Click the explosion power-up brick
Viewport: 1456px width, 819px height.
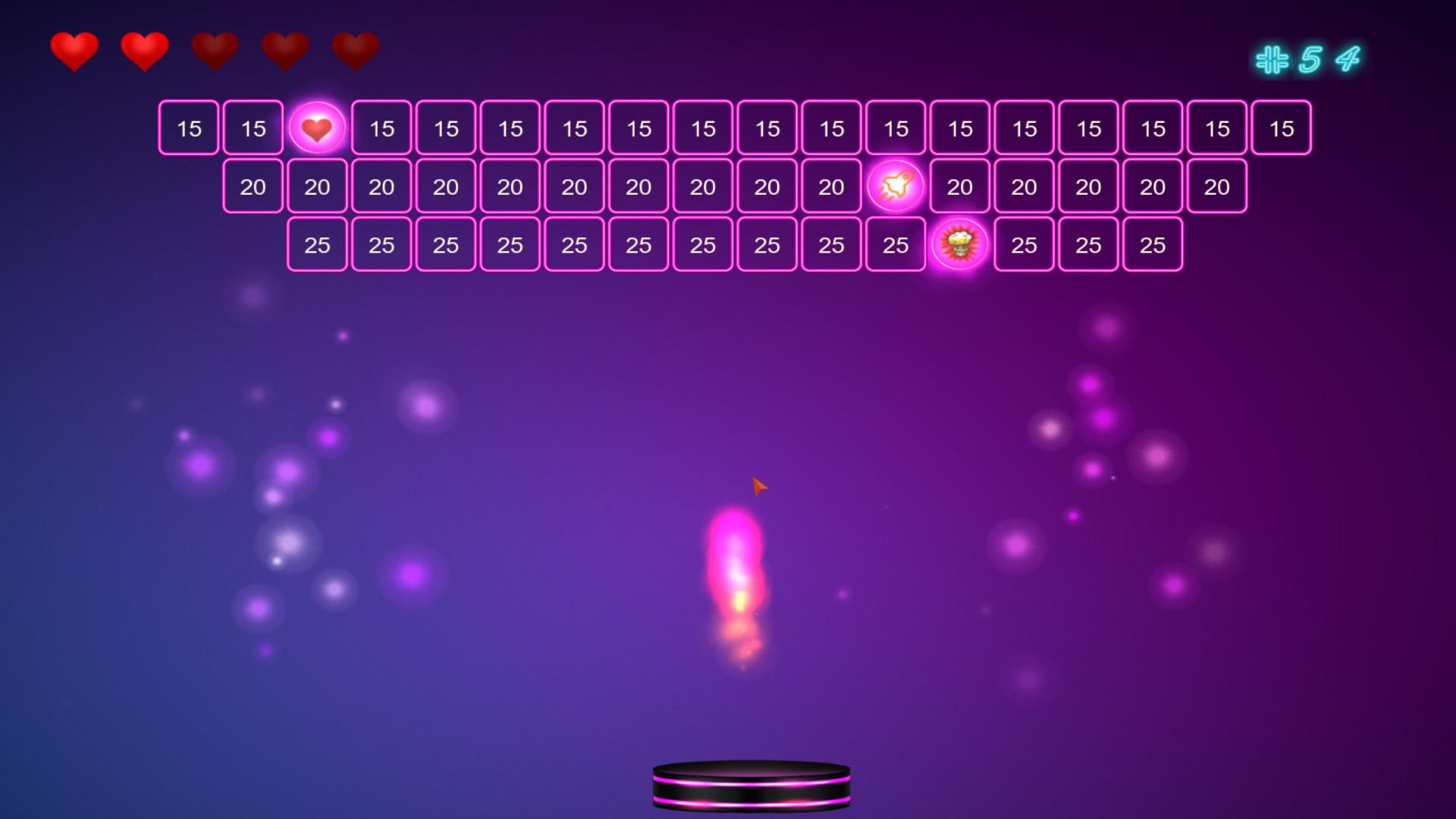click(959, 245)
